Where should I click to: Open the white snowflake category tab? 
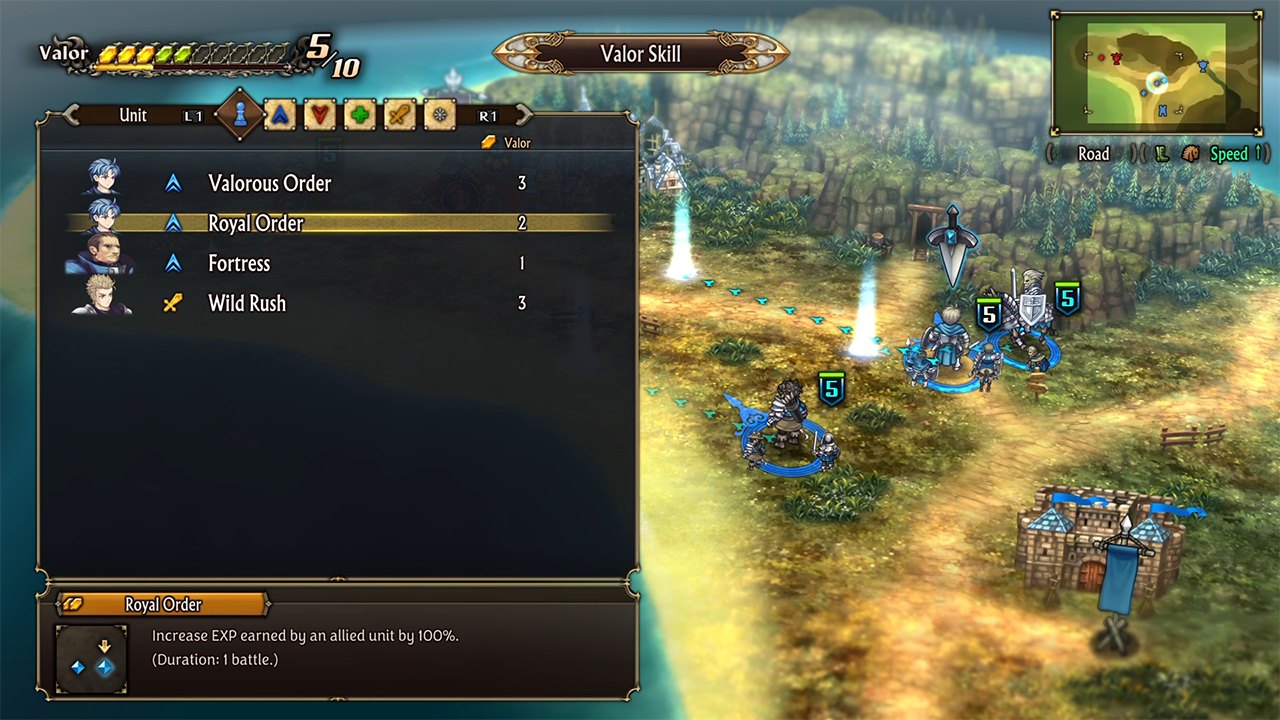440,115
